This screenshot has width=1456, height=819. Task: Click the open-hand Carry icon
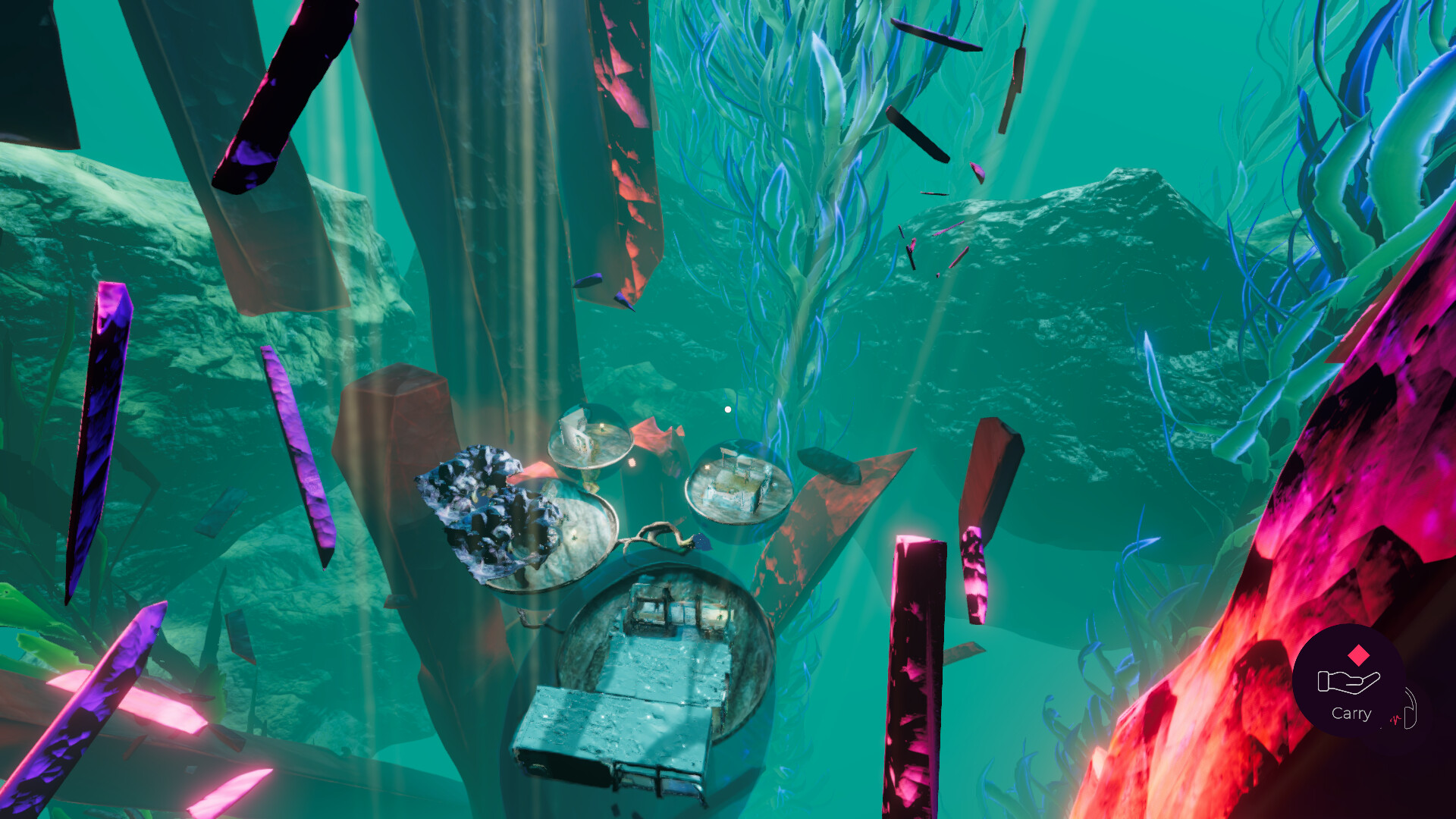[1349, 680]
